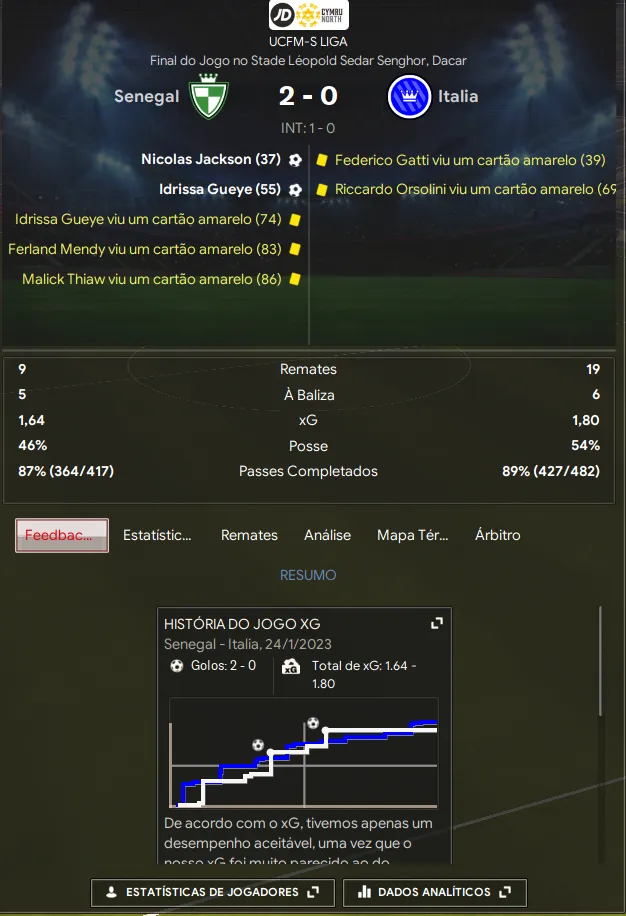The width and height of the screenshot is (626, 916).
Task: Switch to the Estatísticas tab
Action: (x=157, y=535)
